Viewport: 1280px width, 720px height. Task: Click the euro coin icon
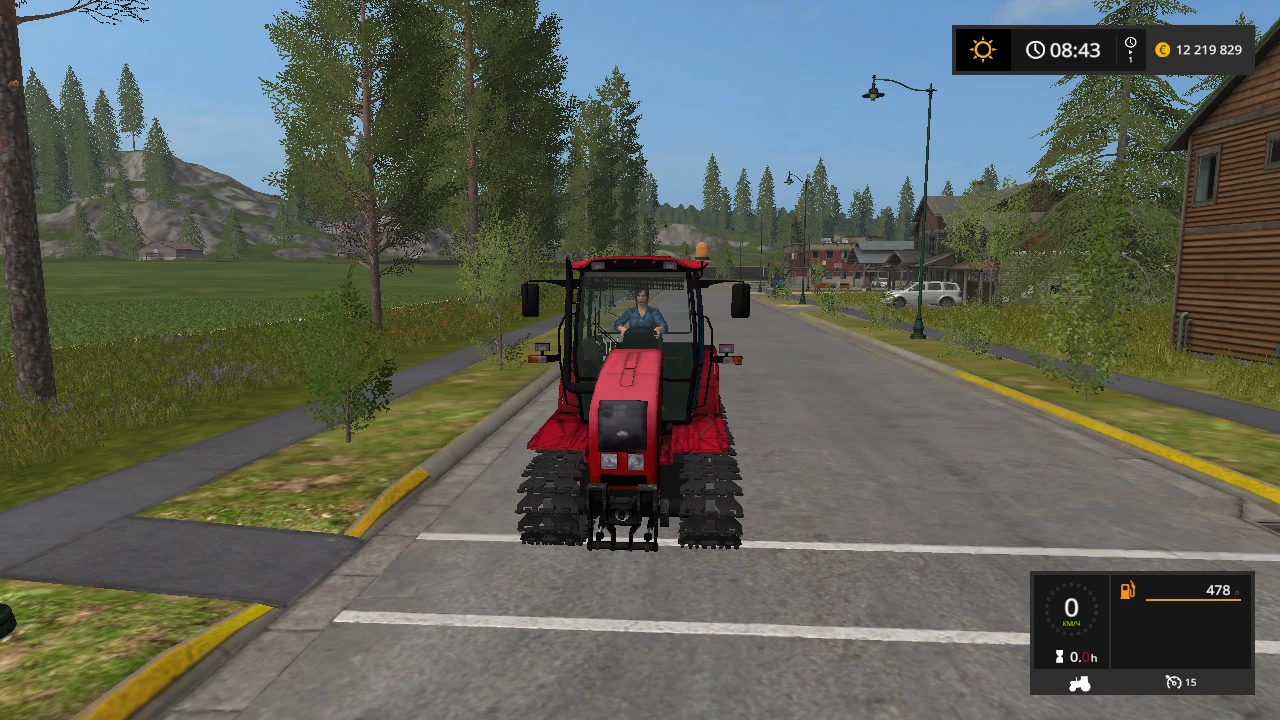[1162, 49]
